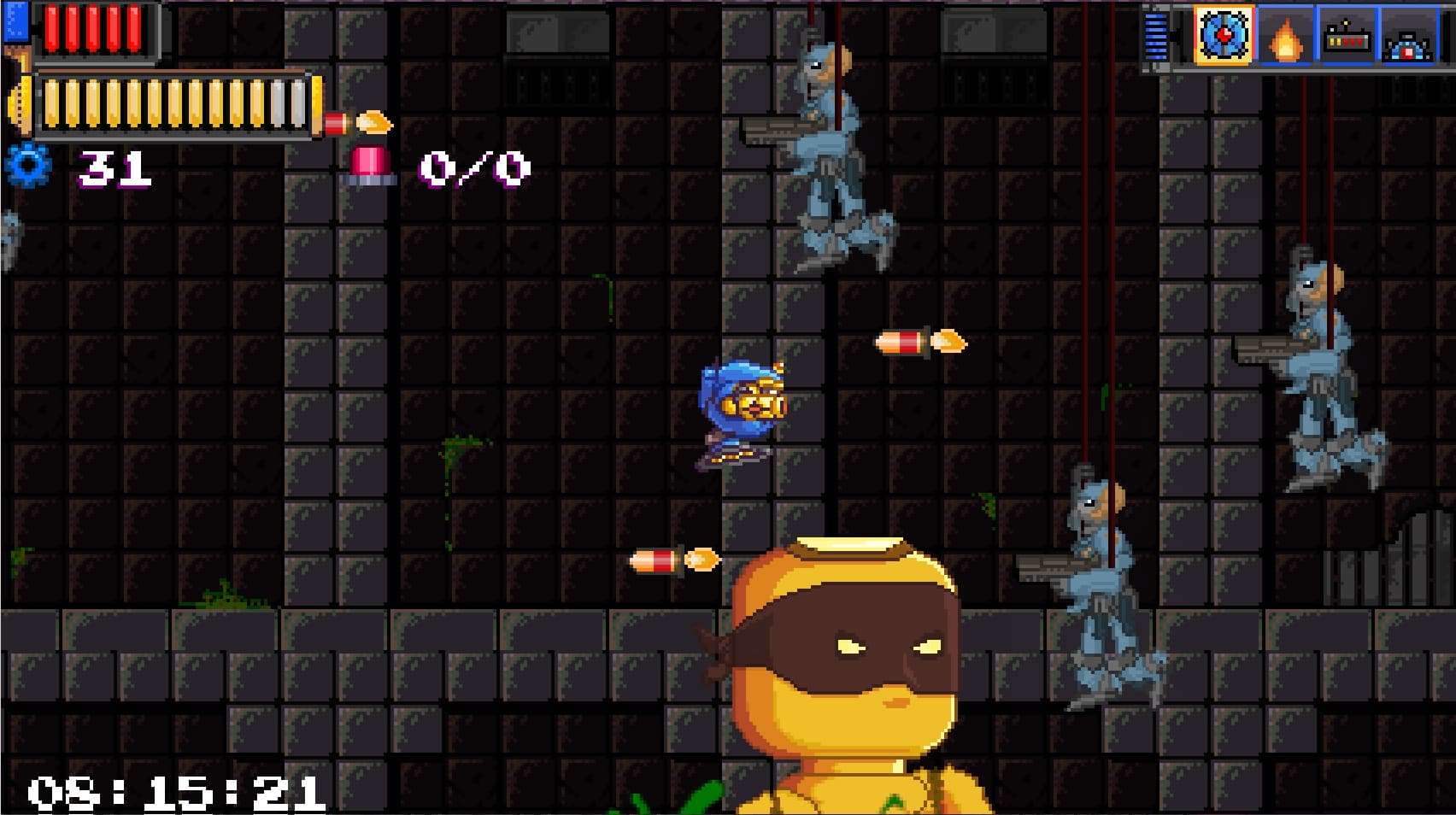Image resolution: width=1456 pixels, height=815 pixels.
Task: Click the 0/0 grenade count label
Action: pyautogui.click(x=473, y=167)
